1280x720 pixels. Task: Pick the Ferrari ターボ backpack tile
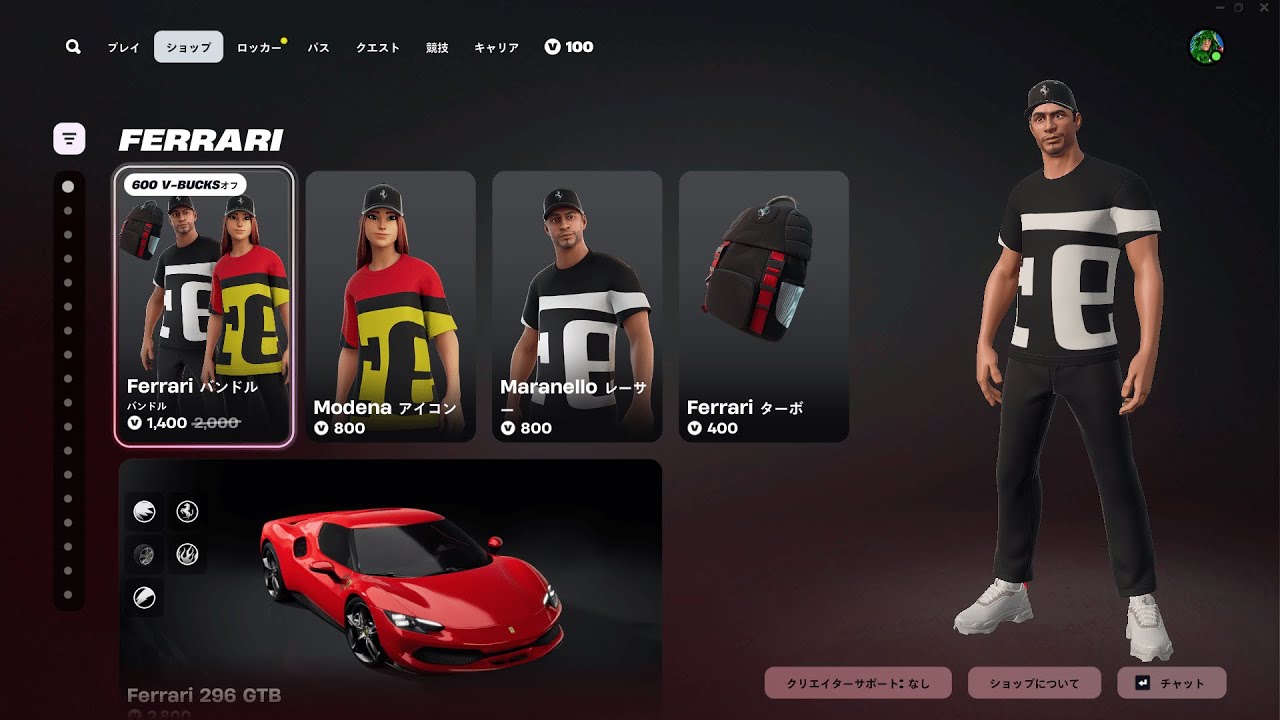tap(764, 306)
